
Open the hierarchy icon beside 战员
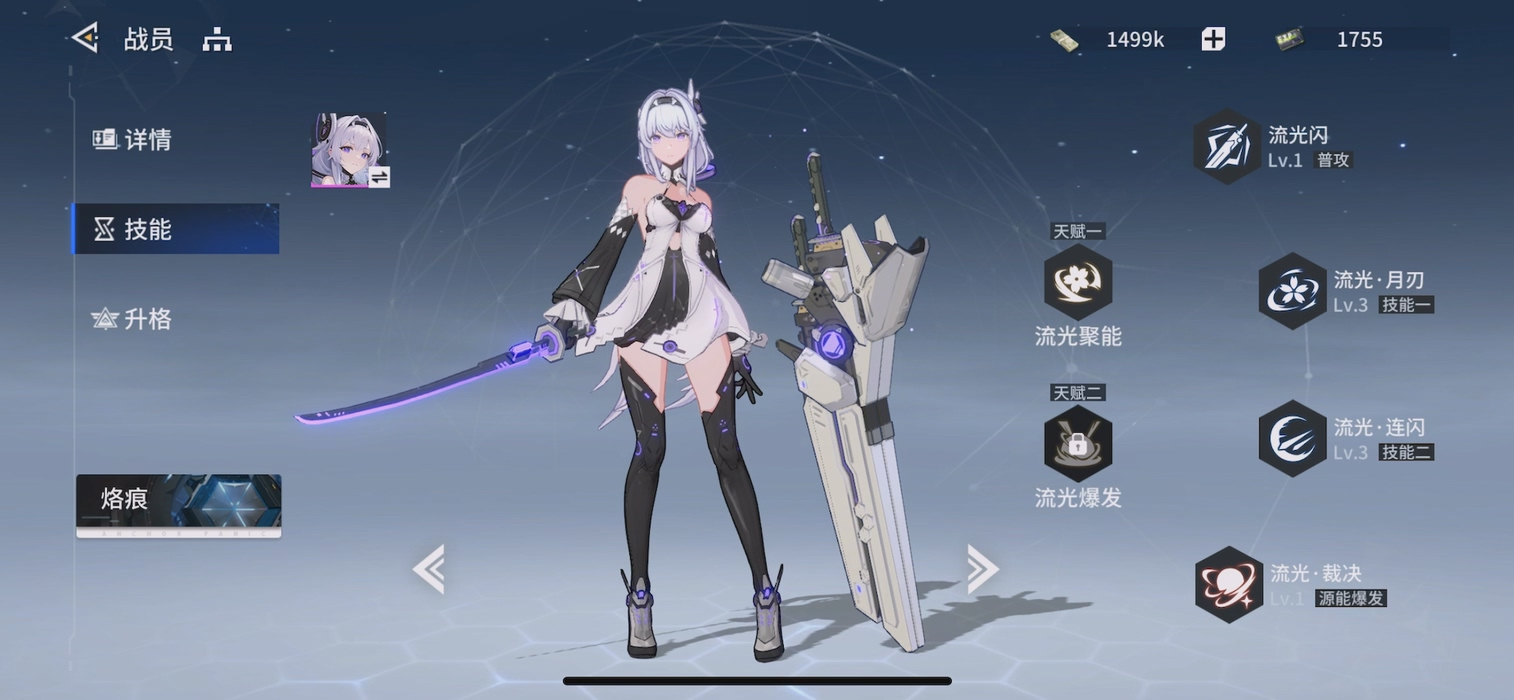[217, 40]
